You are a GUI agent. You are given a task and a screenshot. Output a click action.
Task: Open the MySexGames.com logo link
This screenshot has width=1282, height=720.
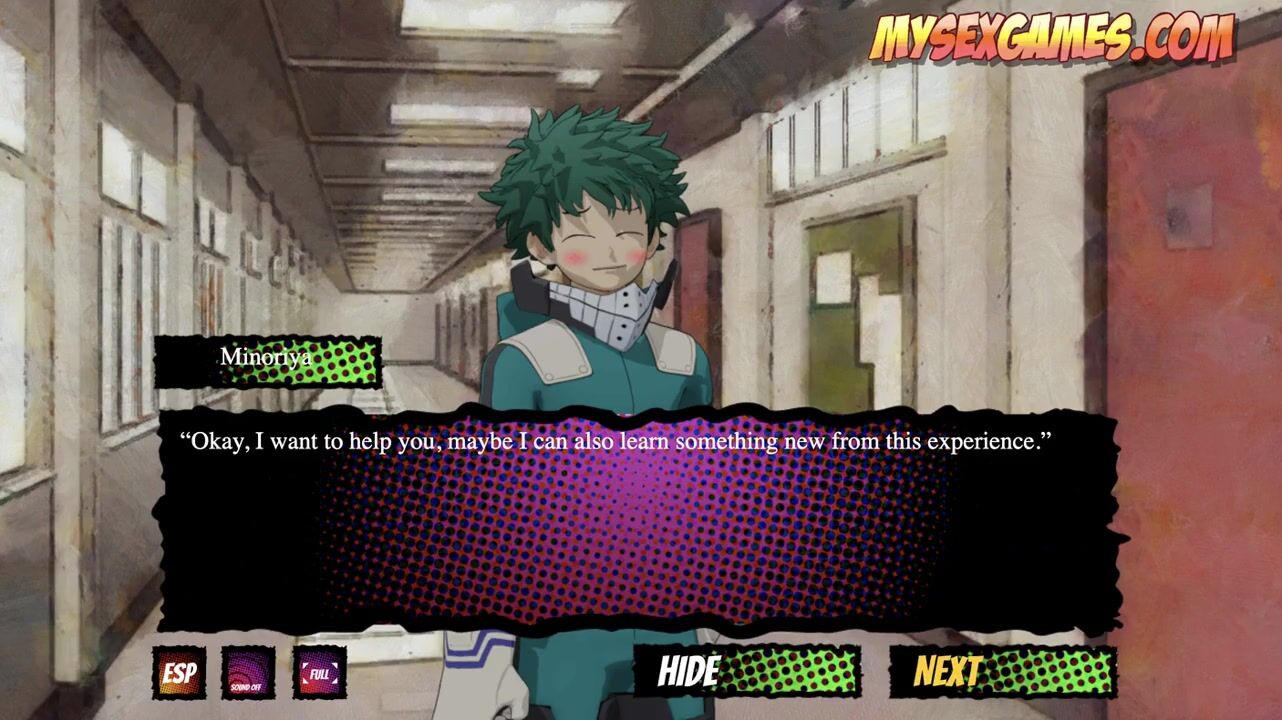[1051, 38]
